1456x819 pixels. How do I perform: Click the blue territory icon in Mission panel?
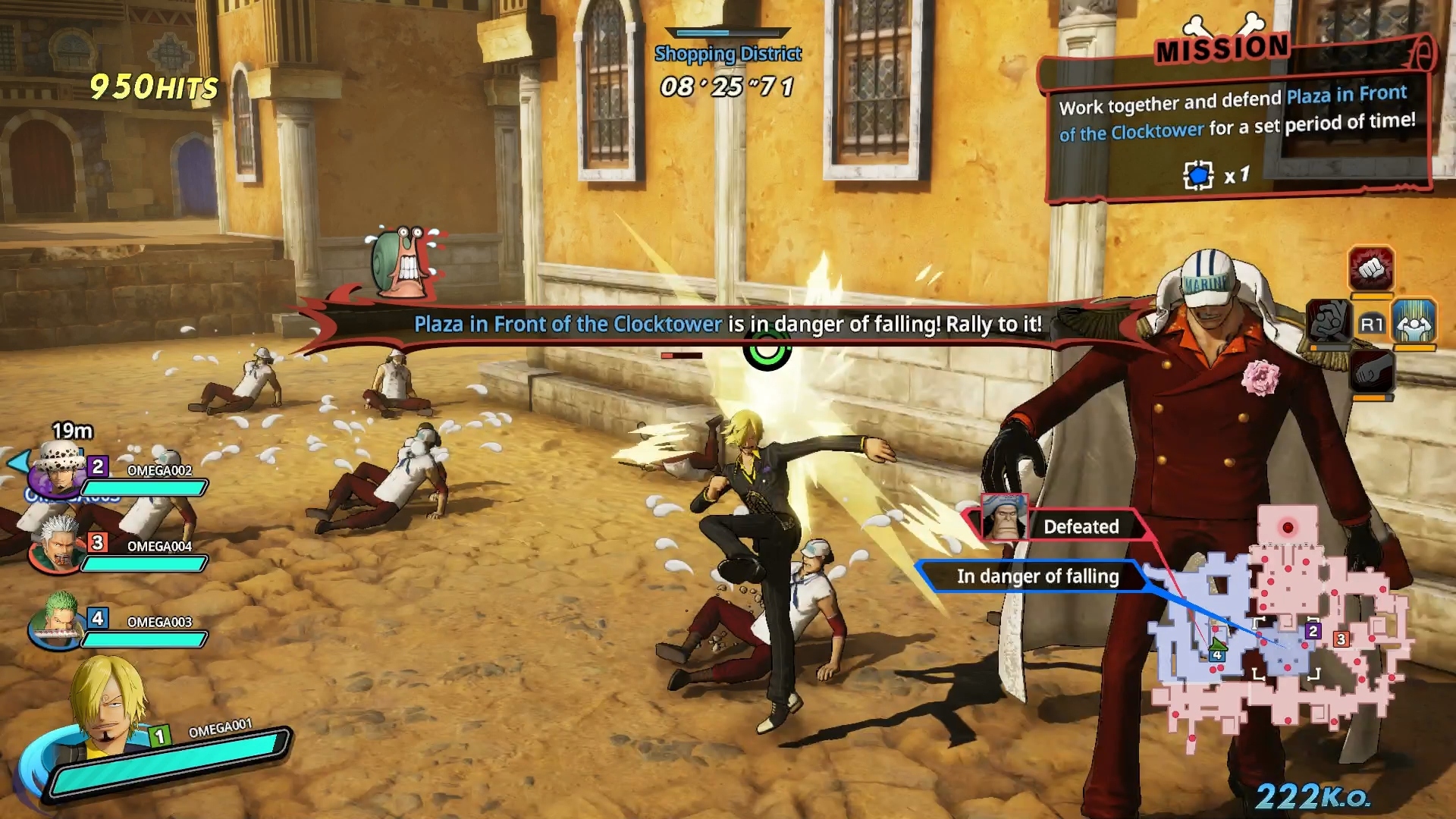pos(1198,176)
